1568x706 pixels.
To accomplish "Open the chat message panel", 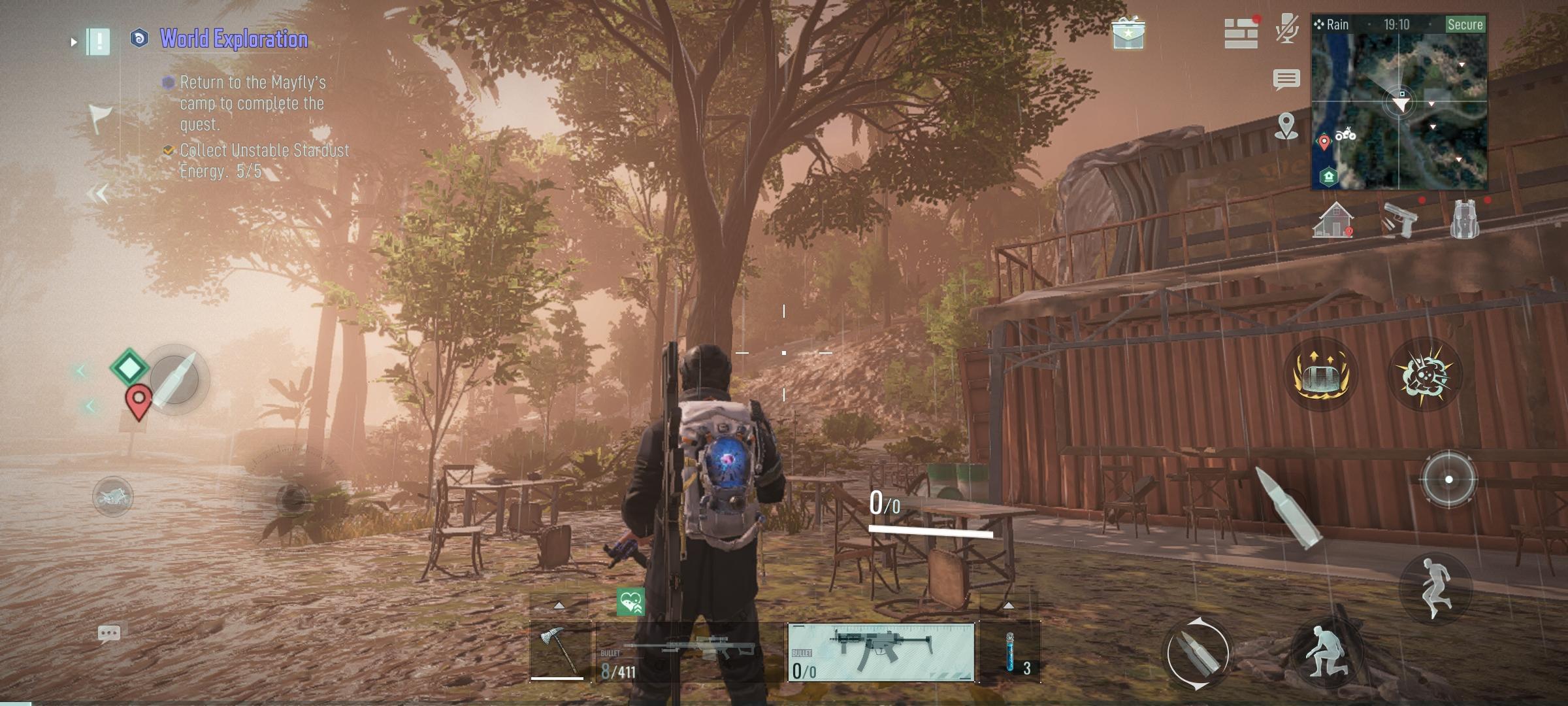I will 1286,80.
